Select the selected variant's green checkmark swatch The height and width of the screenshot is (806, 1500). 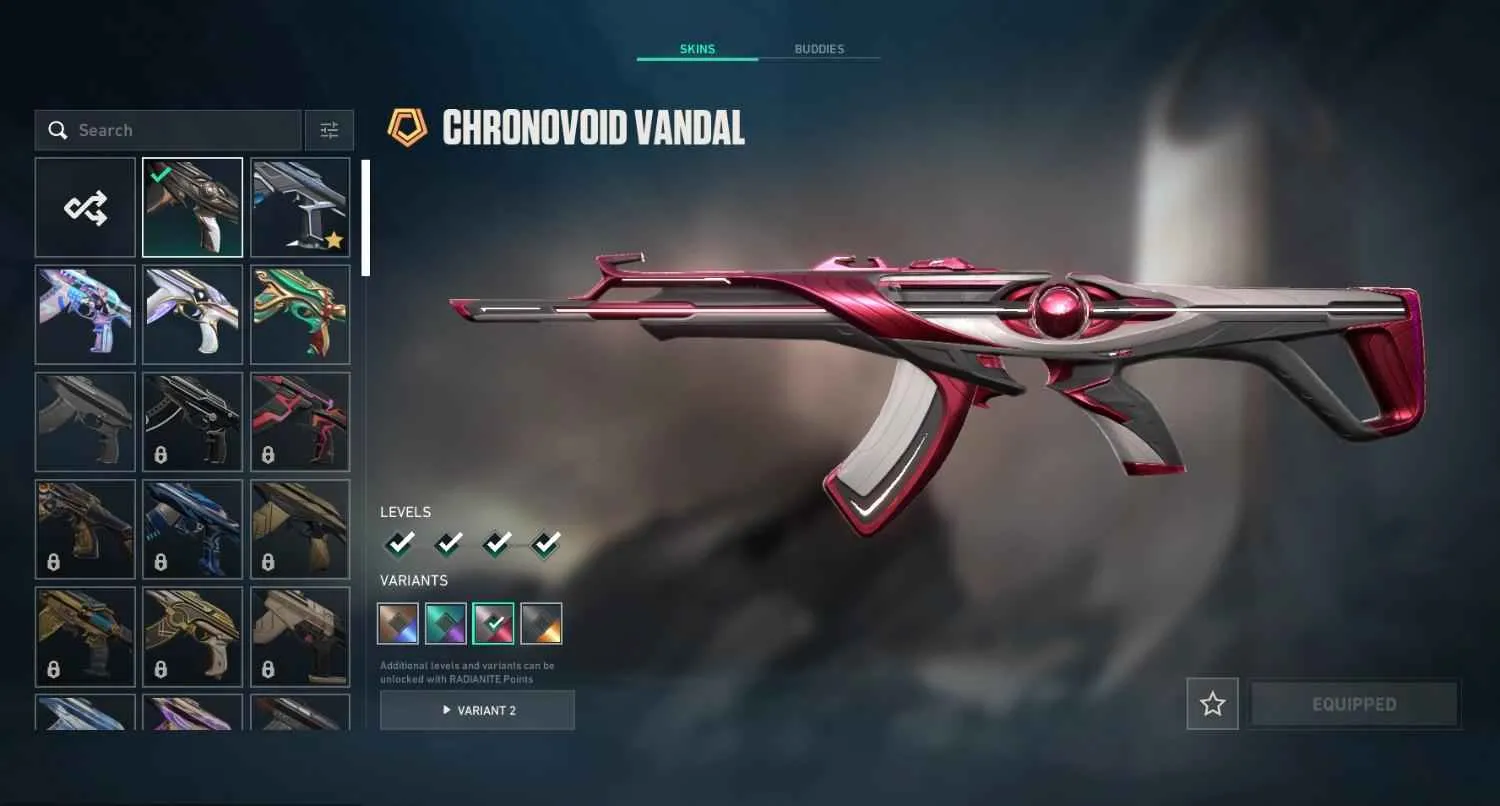(493, 622)
